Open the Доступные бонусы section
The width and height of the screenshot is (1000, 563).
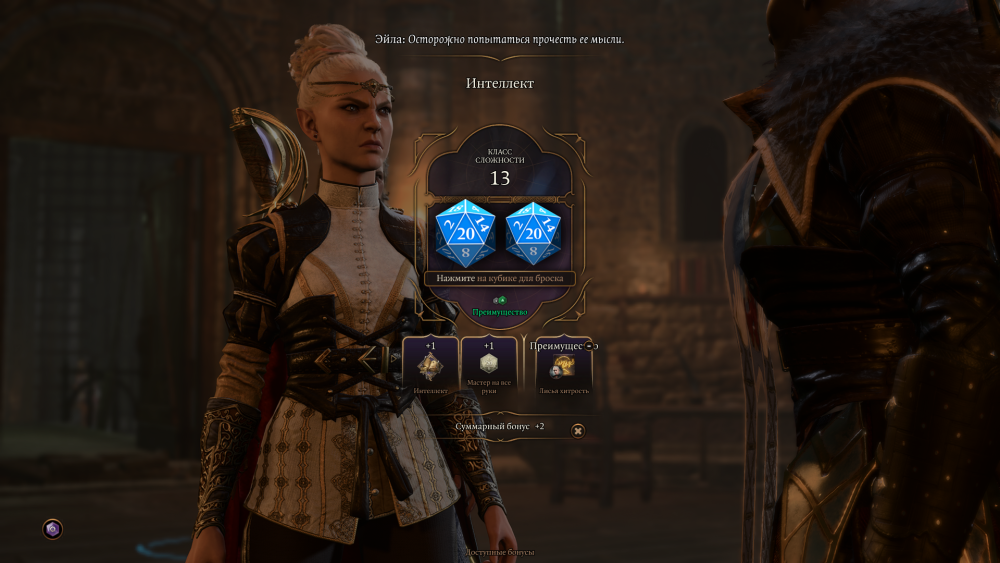click(500, 552)
